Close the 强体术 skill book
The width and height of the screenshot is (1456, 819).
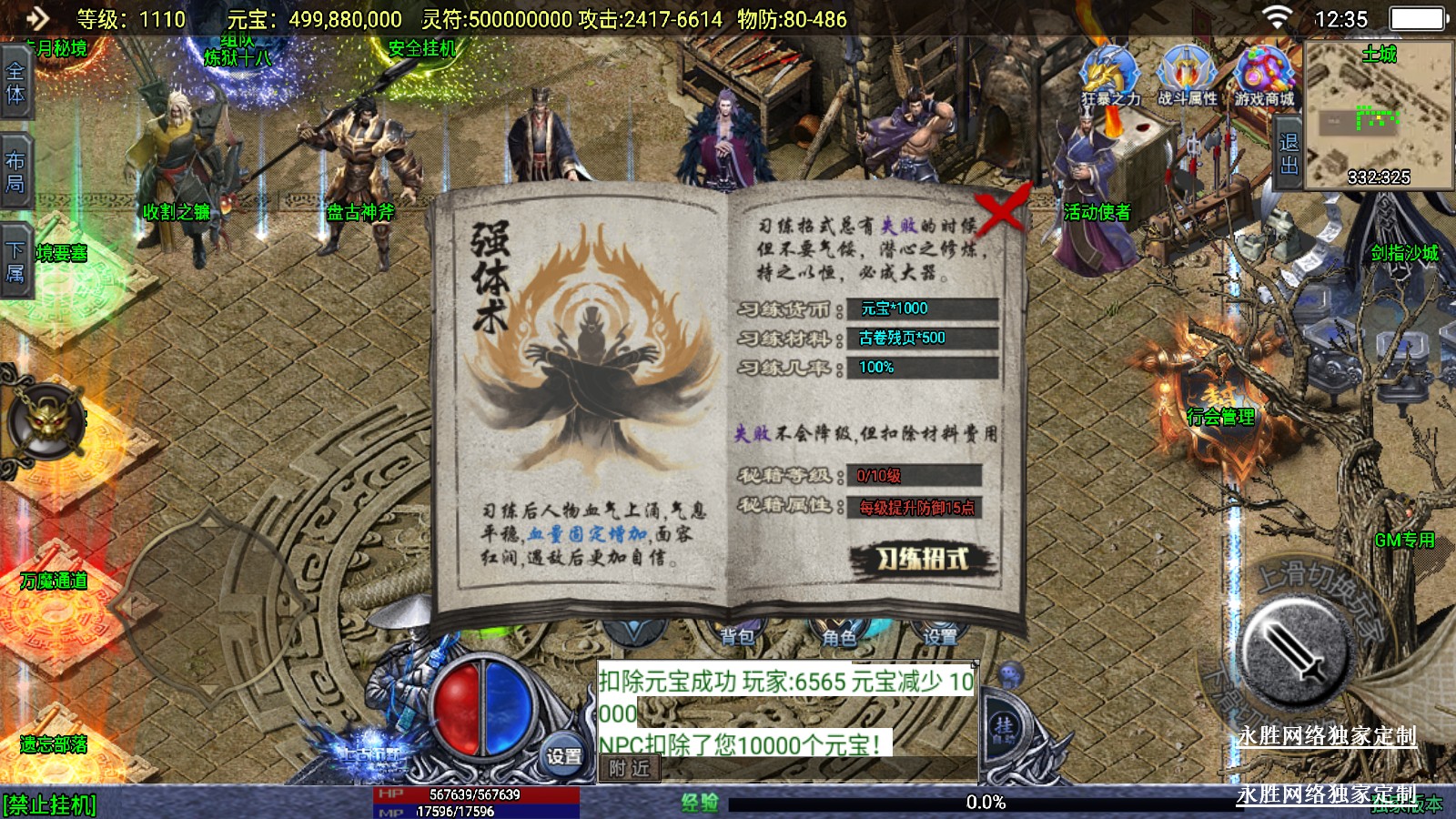(1001, 211)
